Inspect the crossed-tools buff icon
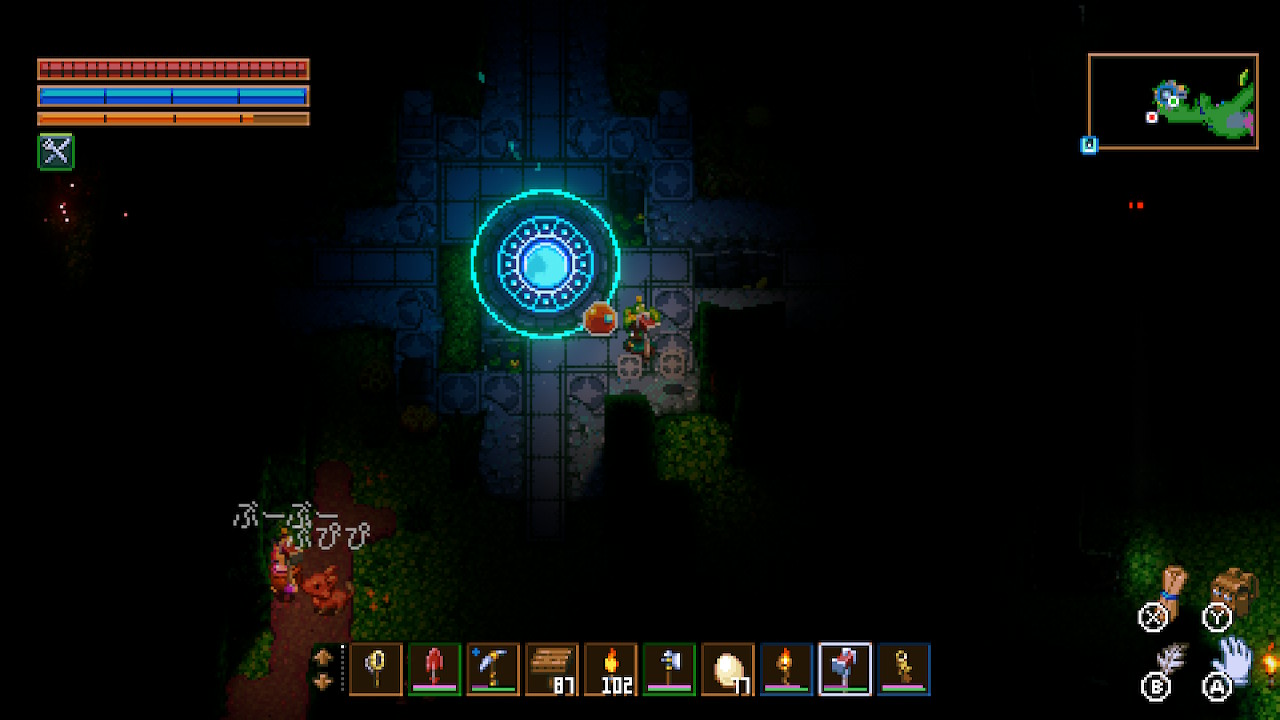1280x720 pixels. tap(56, 152)
